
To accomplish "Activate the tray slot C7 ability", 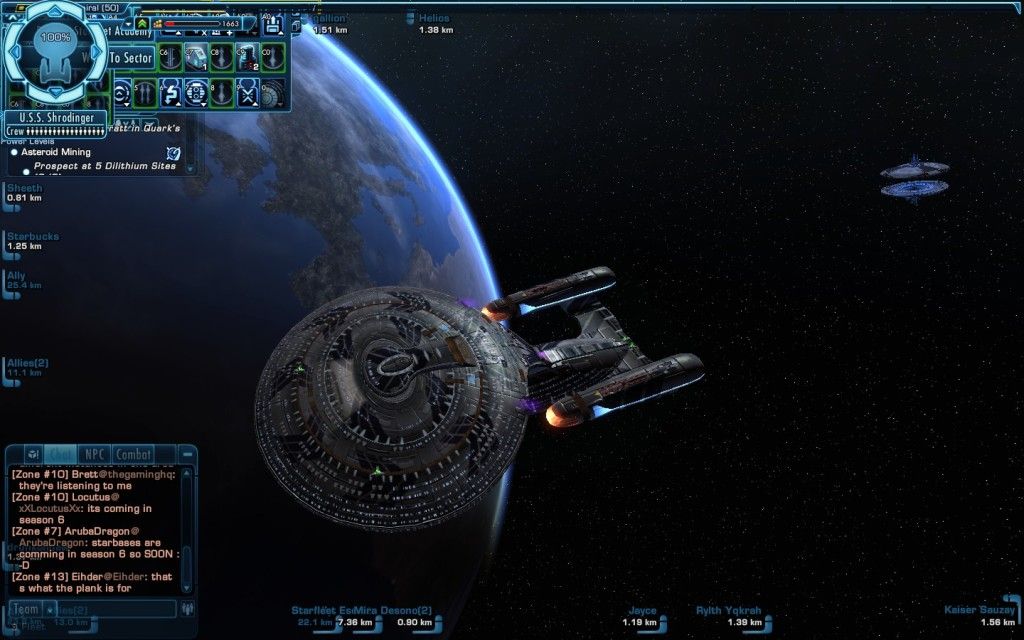I will pos(195,56).
